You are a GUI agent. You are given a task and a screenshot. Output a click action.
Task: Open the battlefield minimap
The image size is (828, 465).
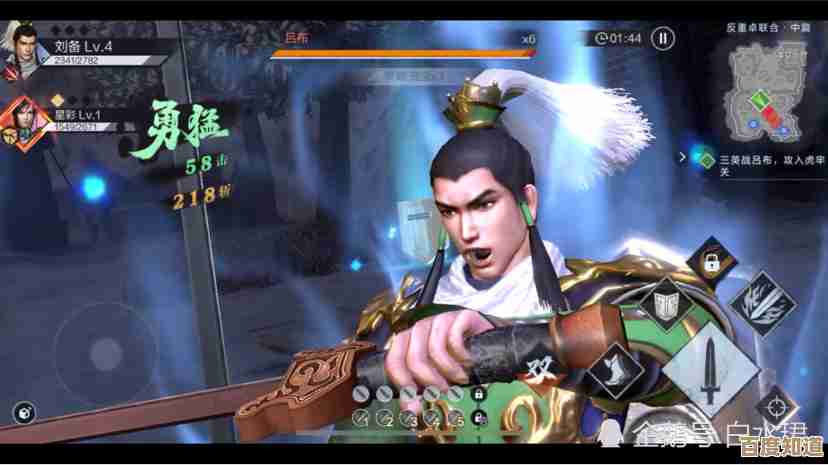(769, 93)
